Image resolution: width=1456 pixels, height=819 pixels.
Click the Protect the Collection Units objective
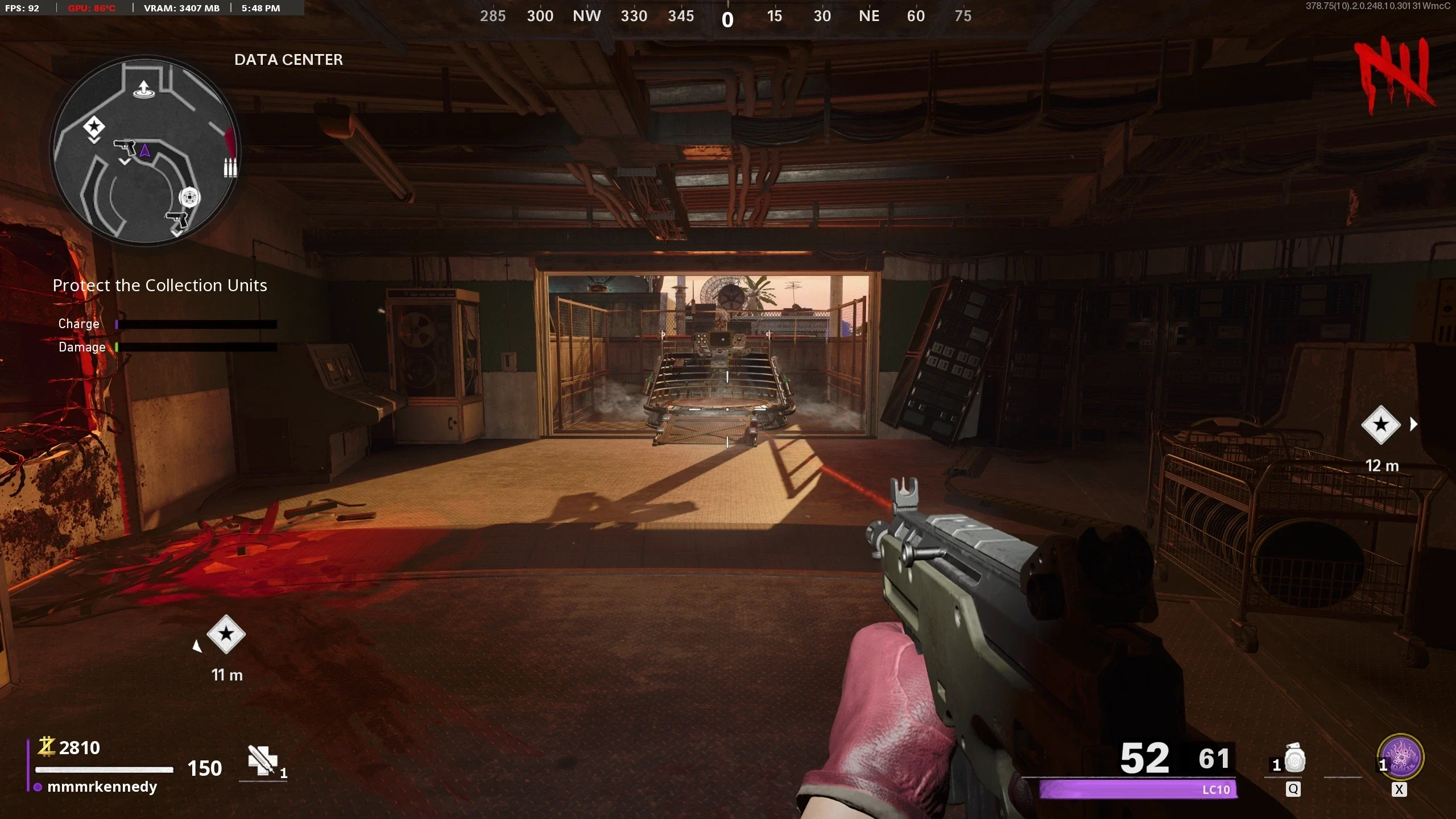160,286
